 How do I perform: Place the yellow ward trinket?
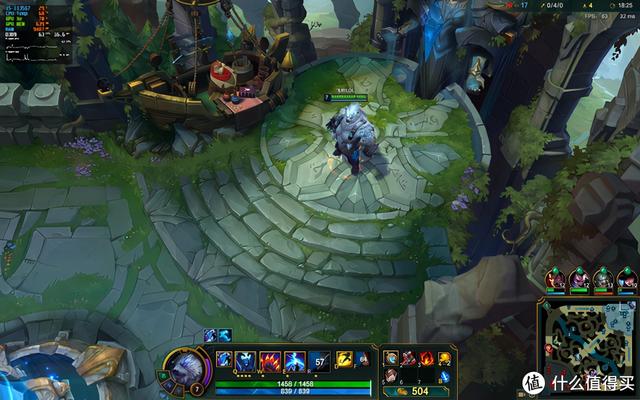444,358
